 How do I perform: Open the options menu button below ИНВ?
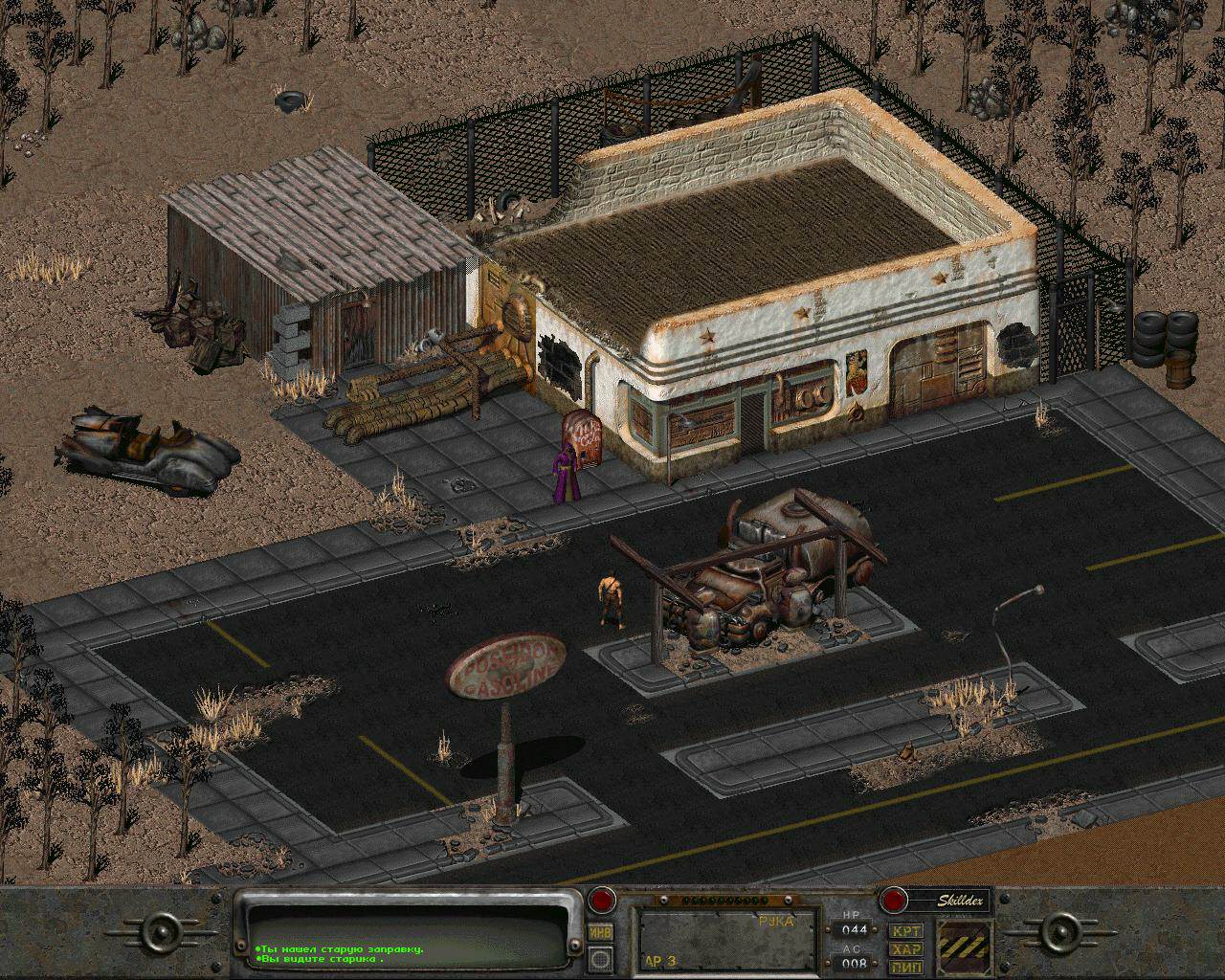point(601,957)
